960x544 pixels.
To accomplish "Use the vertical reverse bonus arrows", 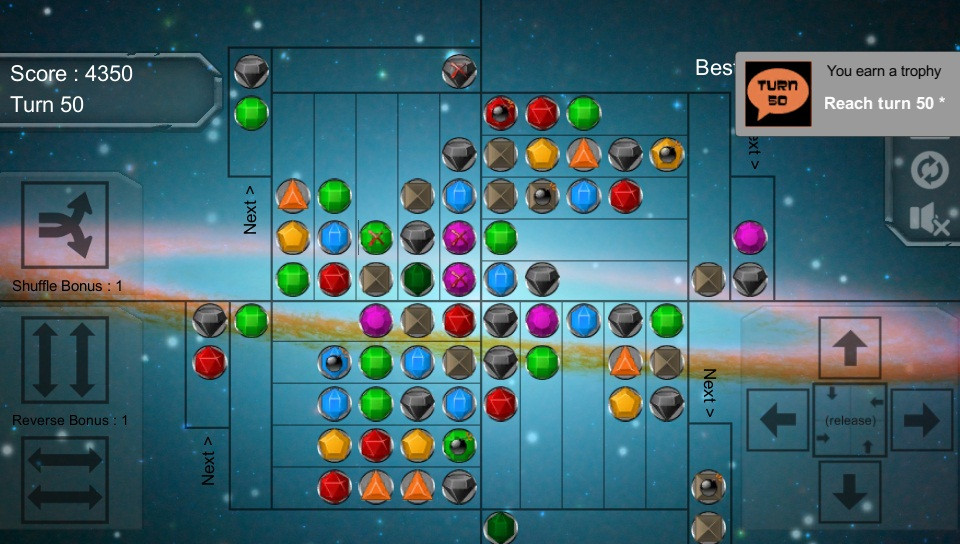I will [x=65, y=360].
